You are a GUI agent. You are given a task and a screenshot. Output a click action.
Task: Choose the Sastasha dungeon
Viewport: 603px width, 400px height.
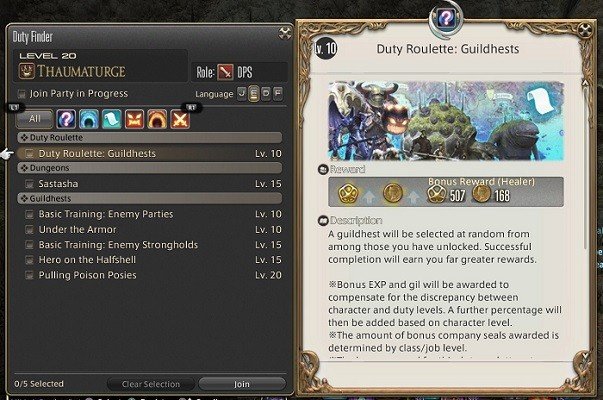(59, 184)
